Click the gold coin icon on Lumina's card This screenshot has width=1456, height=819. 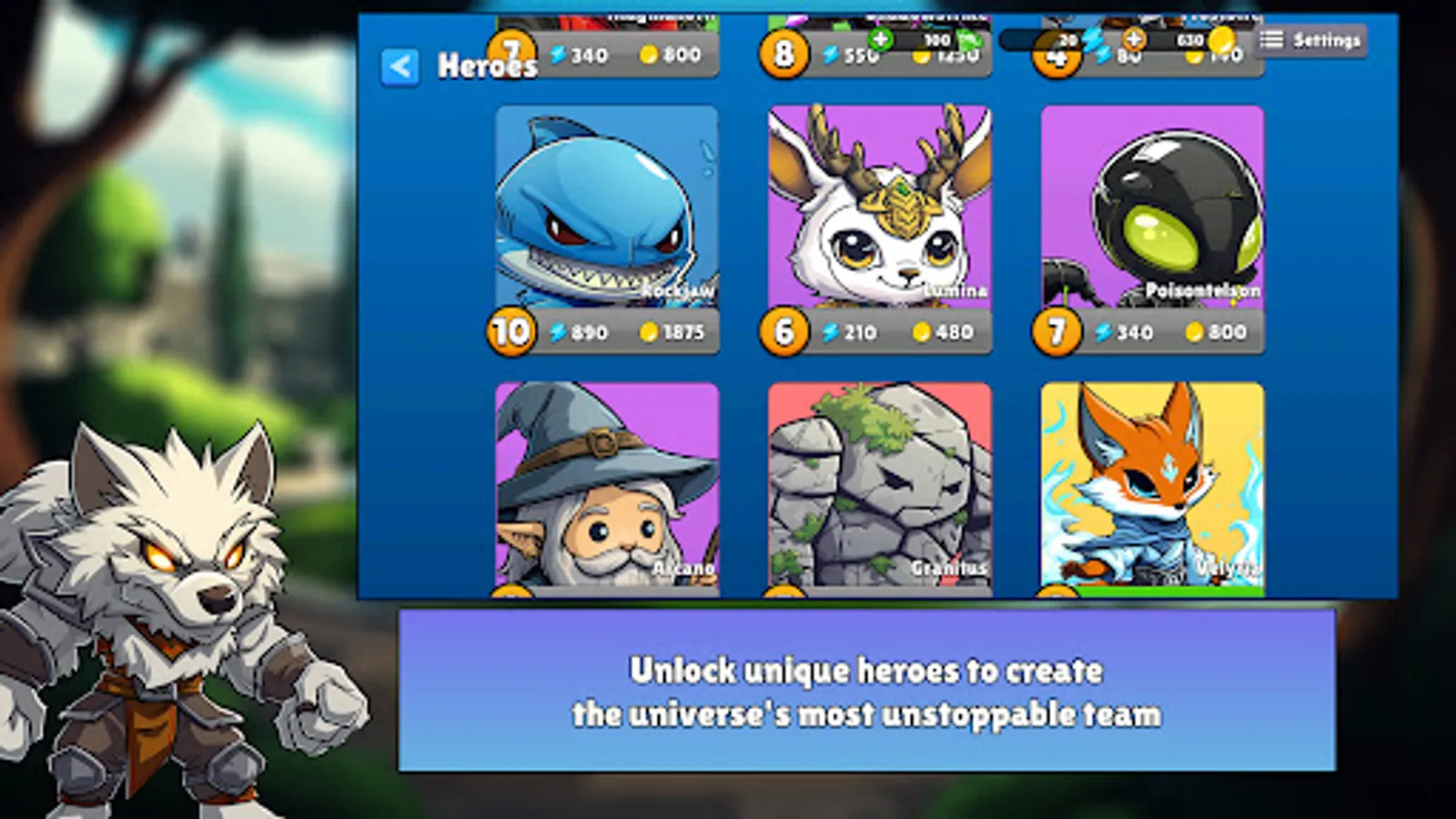point(921,332)
